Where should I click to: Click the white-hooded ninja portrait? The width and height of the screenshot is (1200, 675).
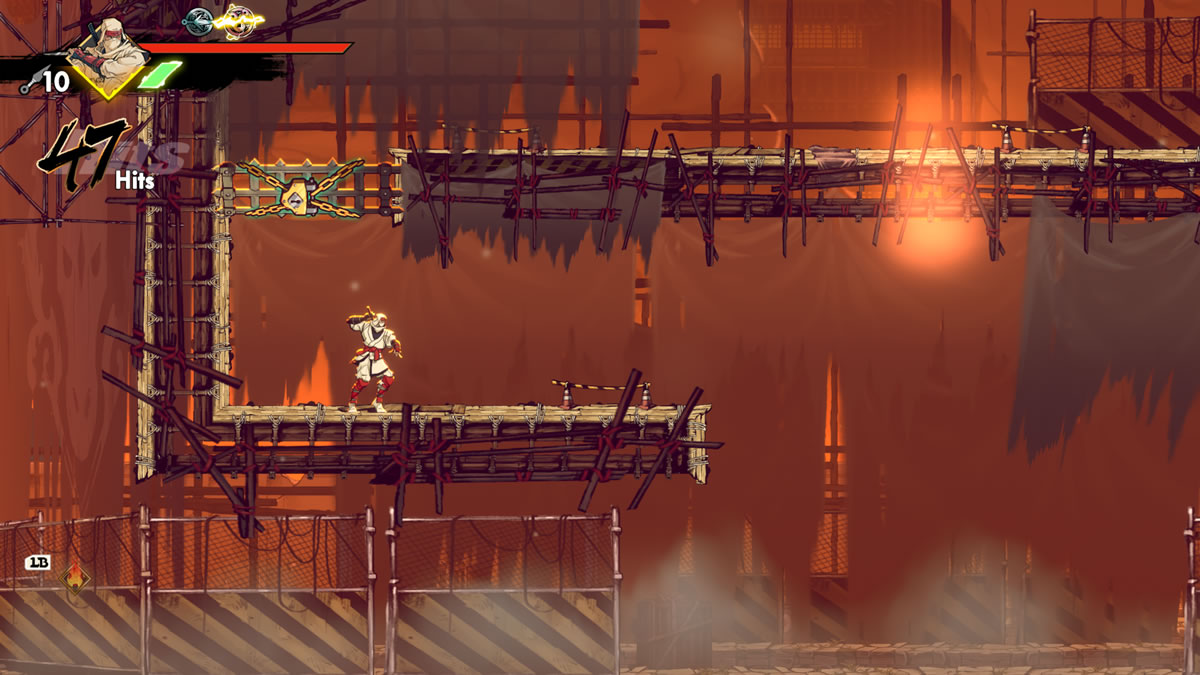(106, 54)
